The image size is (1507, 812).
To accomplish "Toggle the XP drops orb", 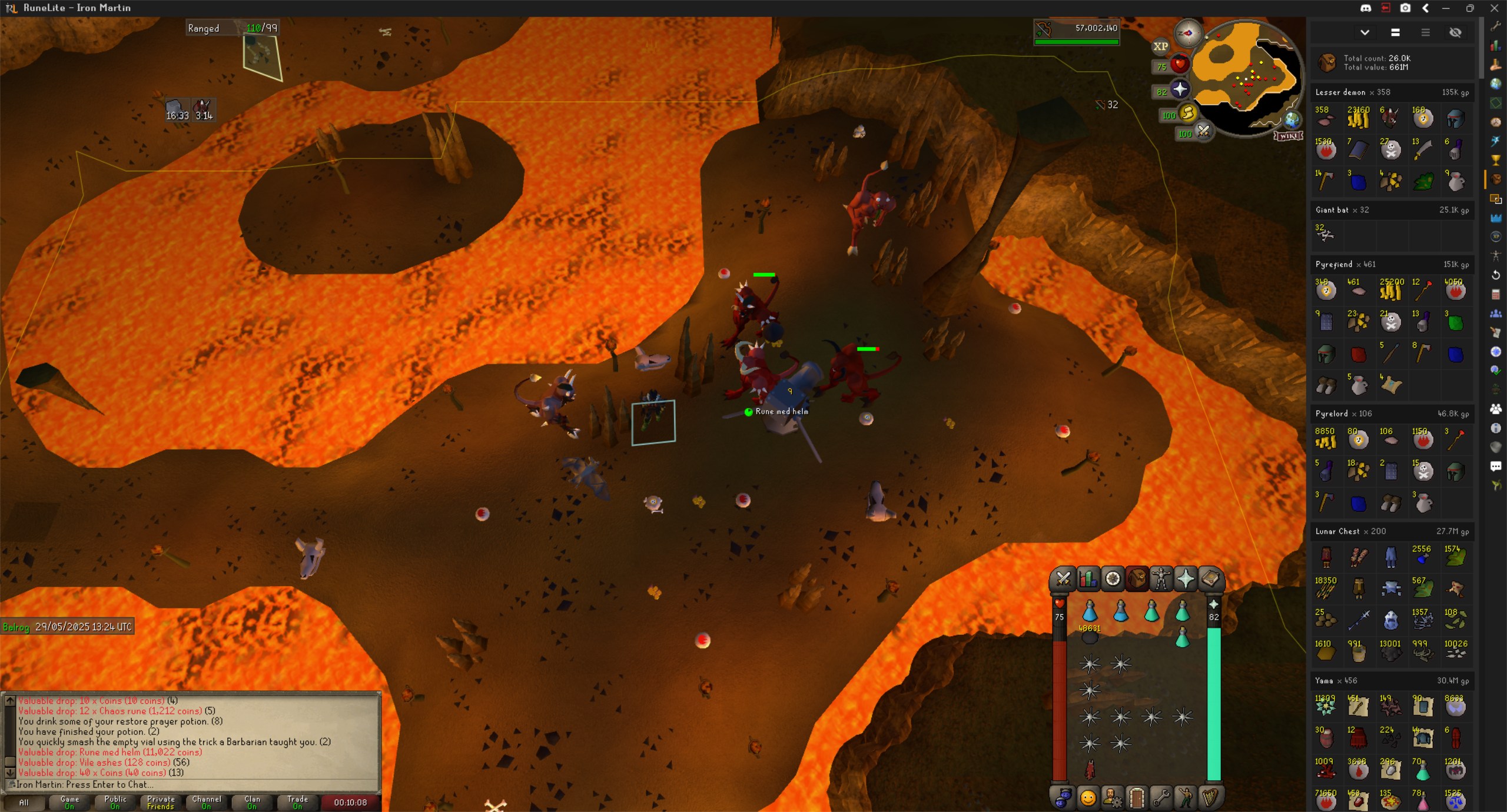I will [1160, 46].
